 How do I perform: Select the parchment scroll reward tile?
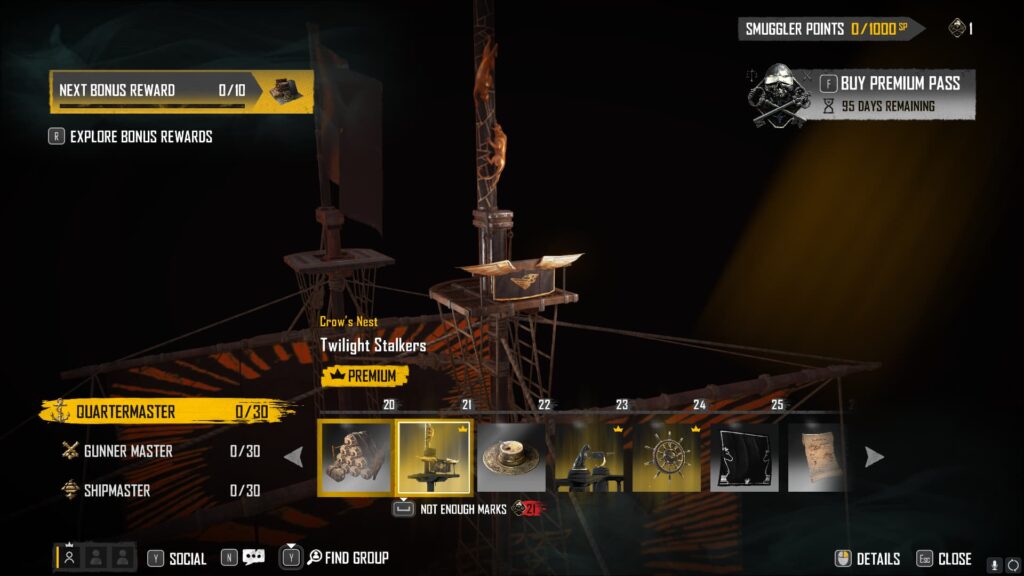click(816, 458)
